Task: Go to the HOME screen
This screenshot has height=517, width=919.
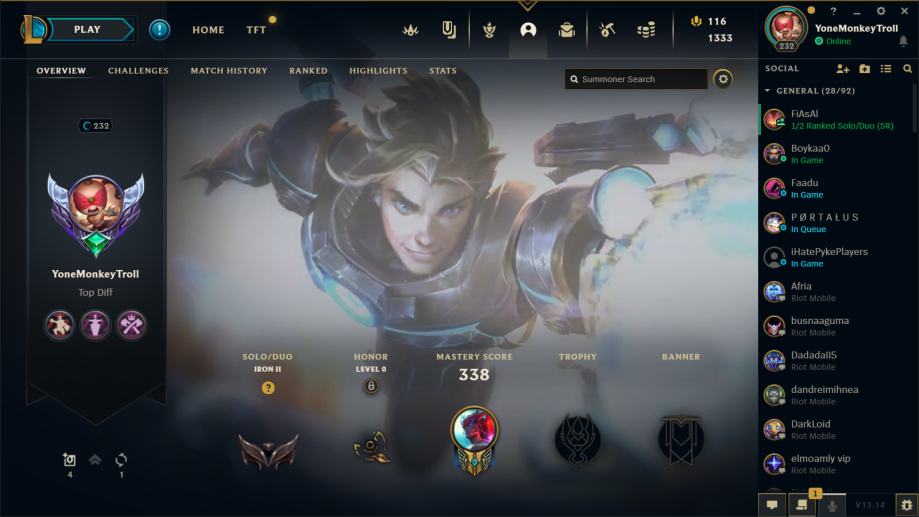Action: 208,30
